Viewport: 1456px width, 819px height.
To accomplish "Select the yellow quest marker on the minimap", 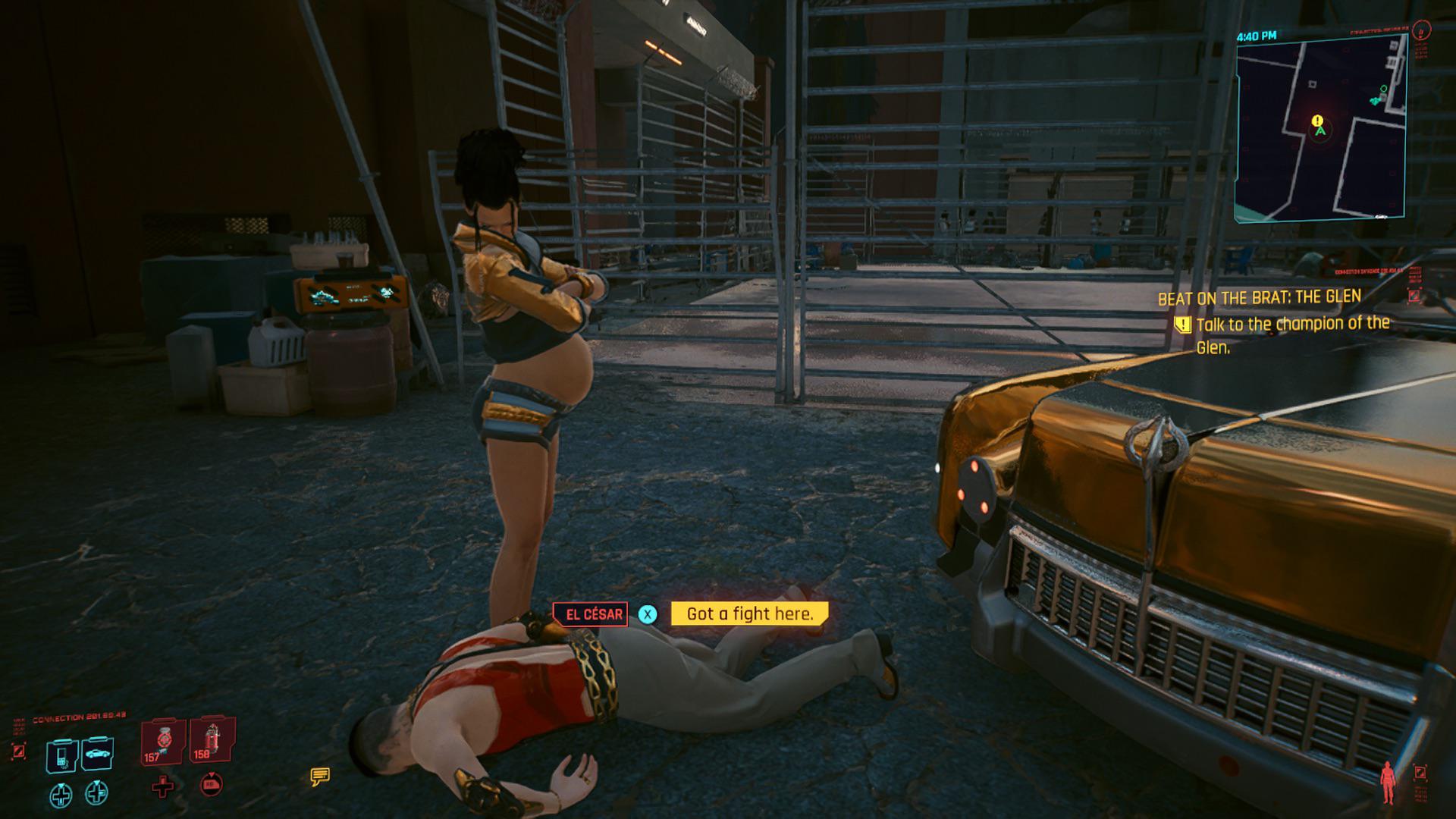I will [1317, 121].
